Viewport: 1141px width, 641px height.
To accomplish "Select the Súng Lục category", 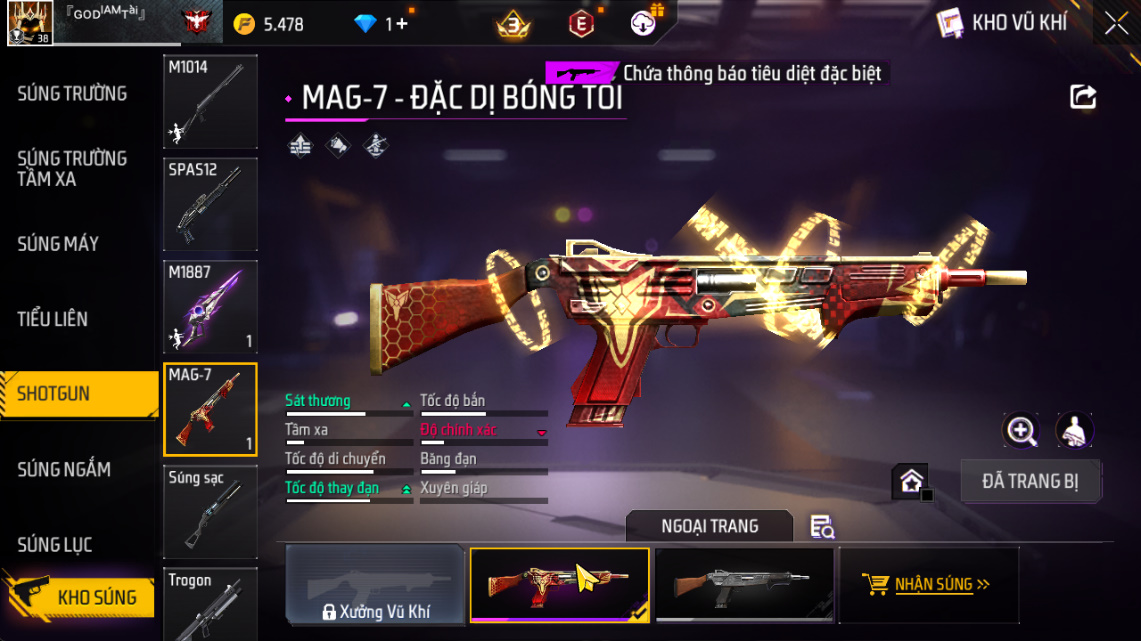I will coord(55,545).
